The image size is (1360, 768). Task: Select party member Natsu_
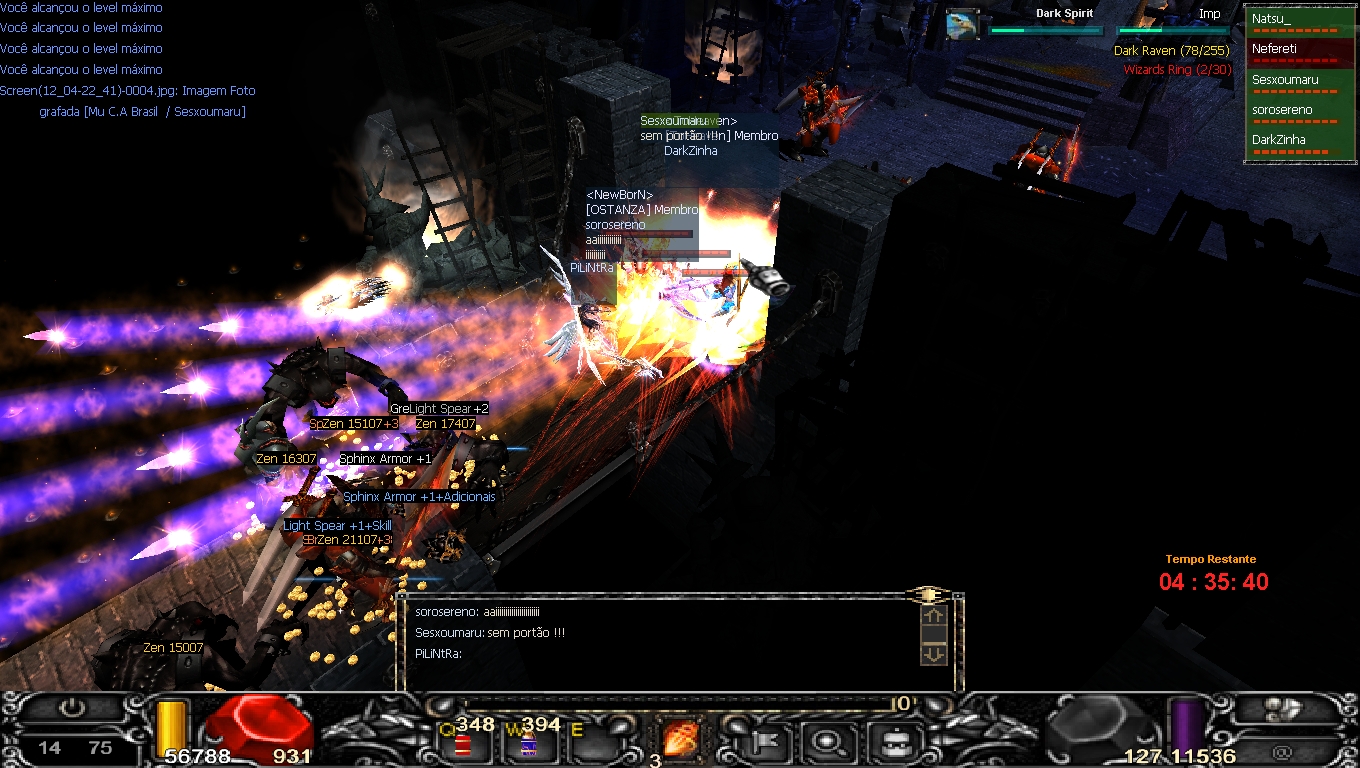[x=1298, y=19]
